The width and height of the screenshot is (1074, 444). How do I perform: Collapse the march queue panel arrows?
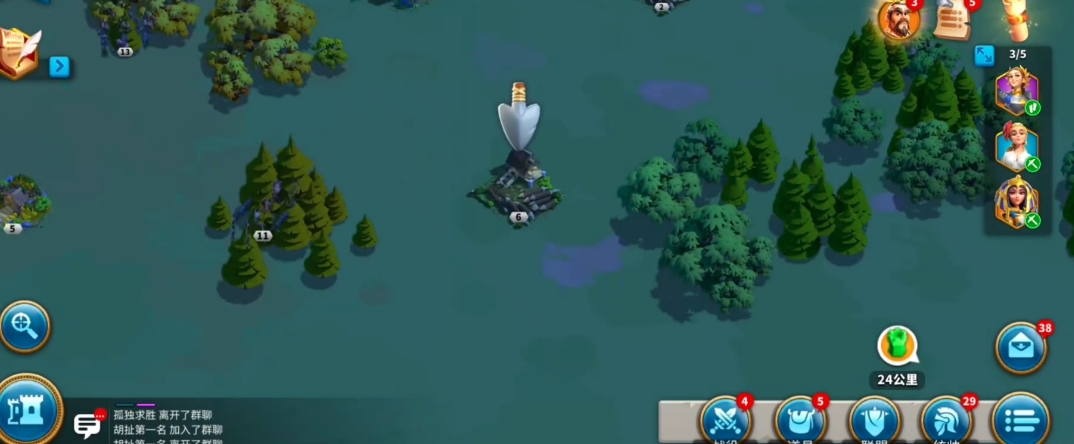(984, 56)
